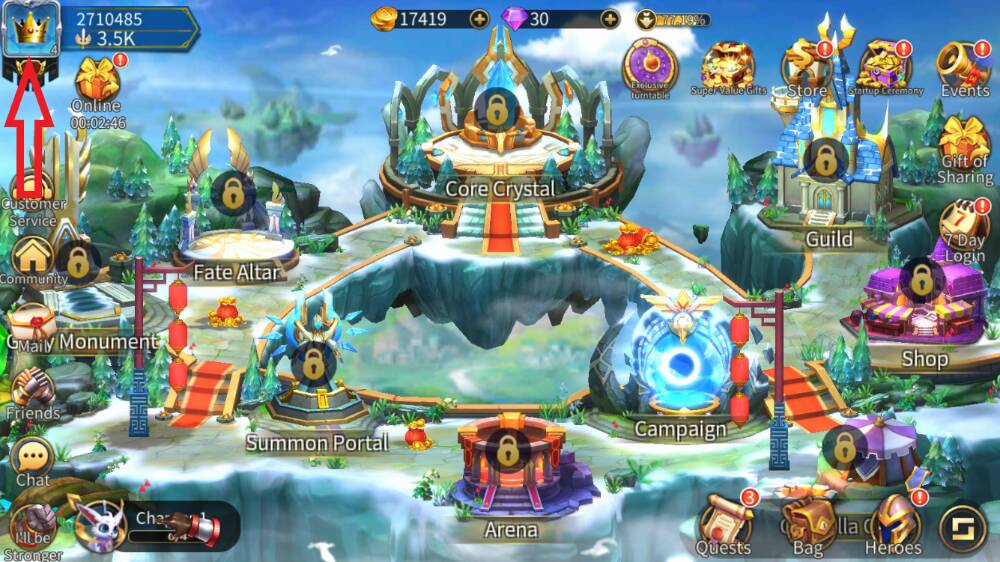Open the Community house icon

(33, 260)
